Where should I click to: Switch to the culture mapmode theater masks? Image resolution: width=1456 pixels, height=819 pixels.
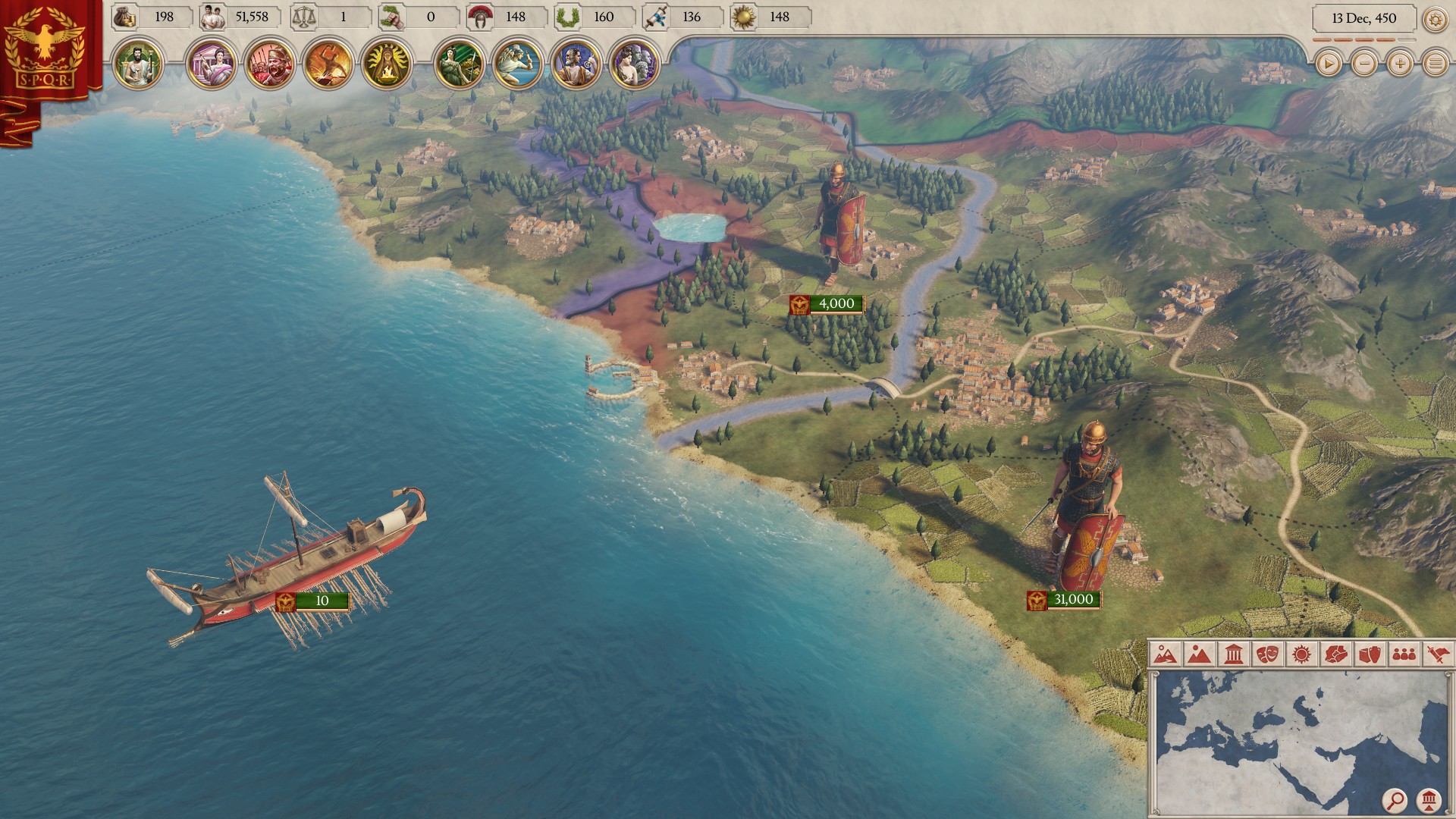(1265, 653)
